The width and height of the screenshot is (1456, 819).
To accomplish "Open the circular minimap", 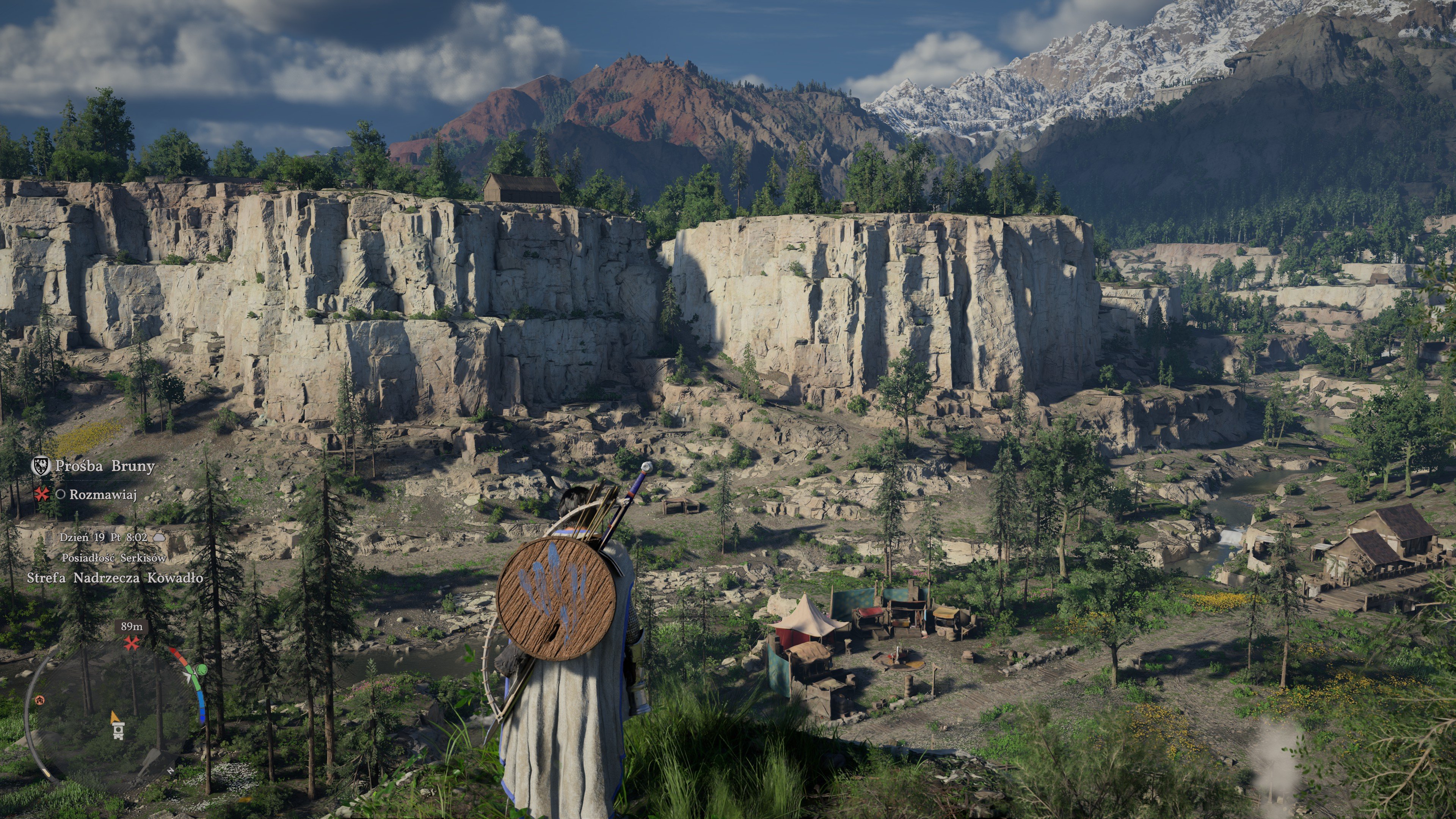I will click(x=110, y=715).
